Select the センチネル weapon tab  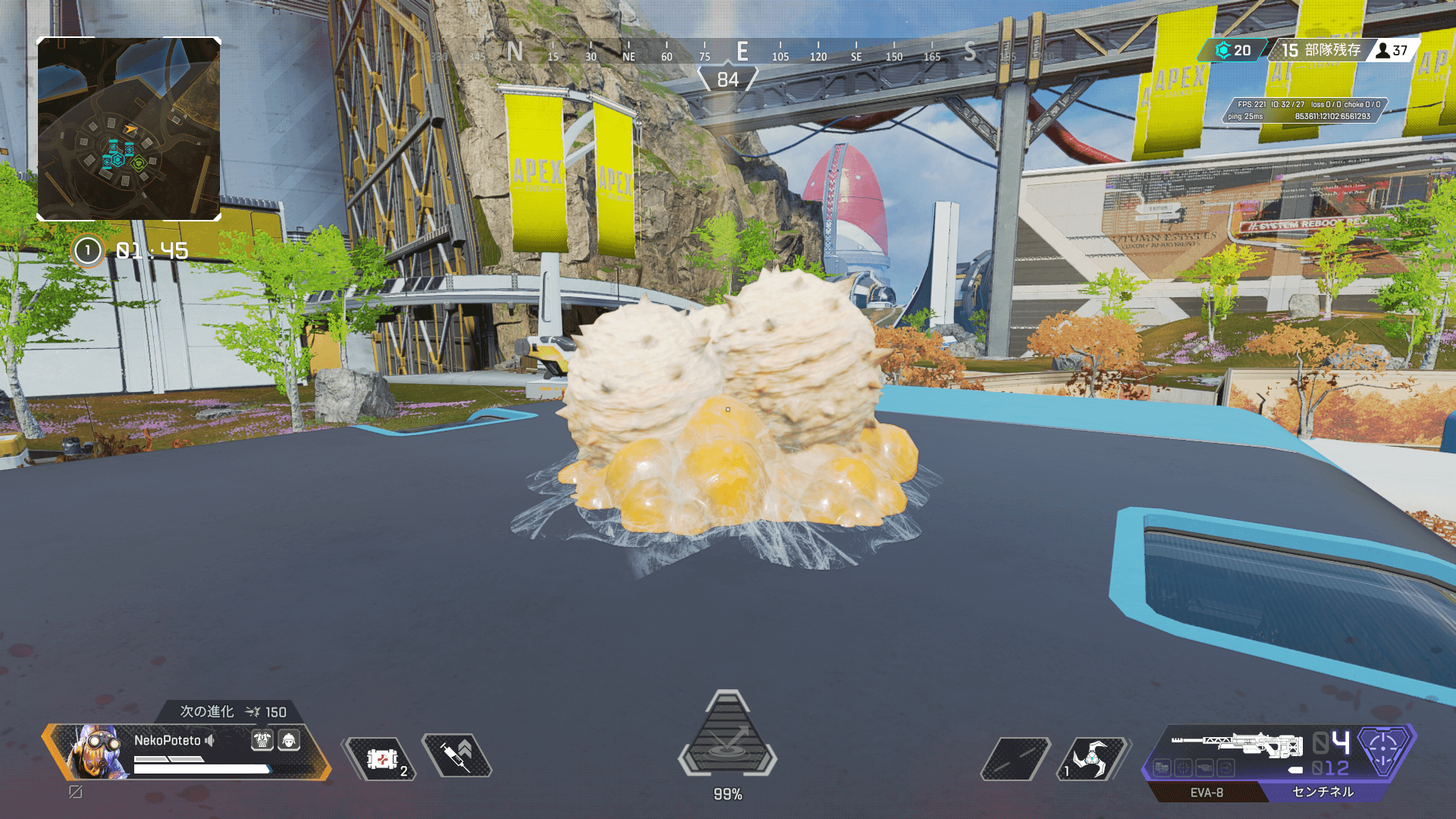[x=1323, y=792]
